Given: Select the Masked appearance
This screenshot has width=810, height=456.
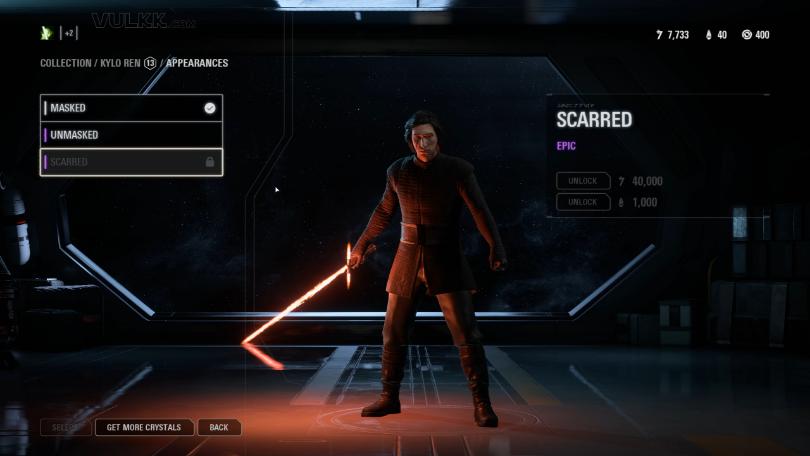Looking at the screenshot, I should (131, 108).
